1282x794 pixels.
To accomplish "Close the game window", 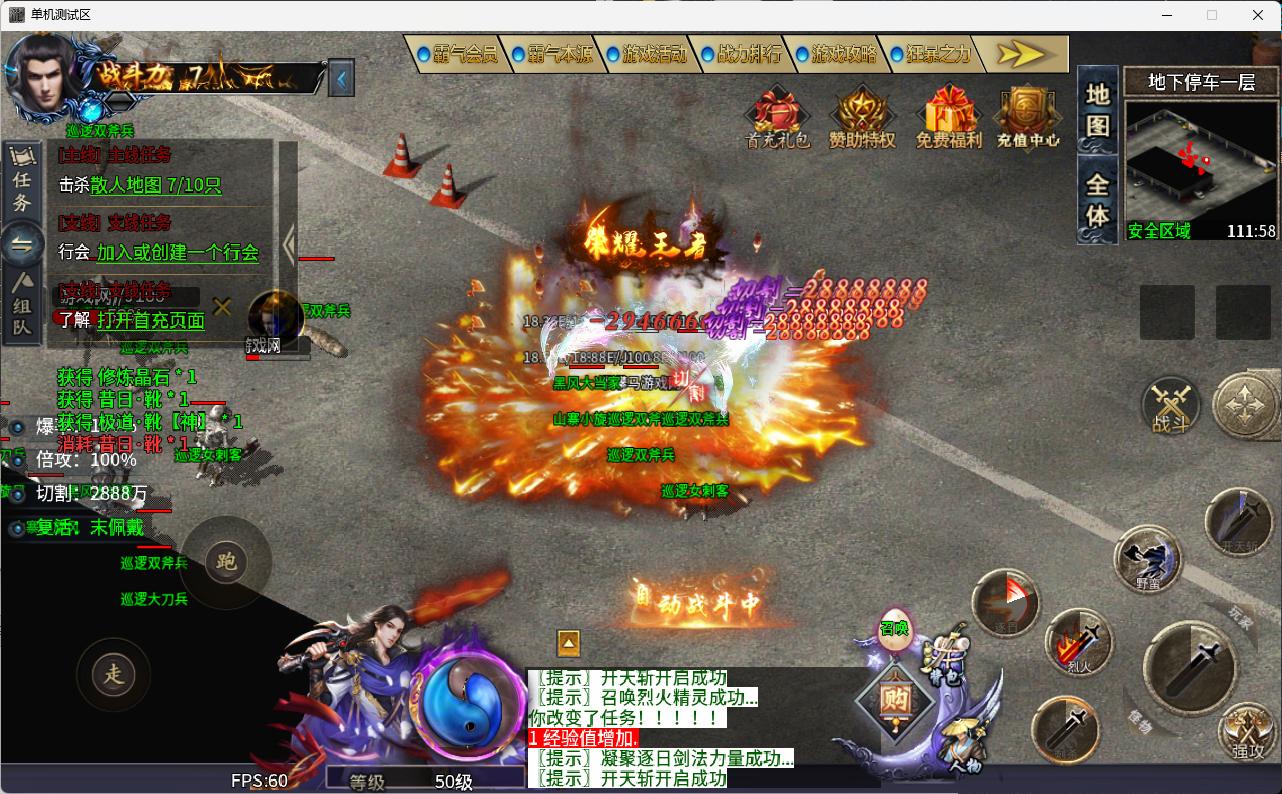I will 1258,15.
